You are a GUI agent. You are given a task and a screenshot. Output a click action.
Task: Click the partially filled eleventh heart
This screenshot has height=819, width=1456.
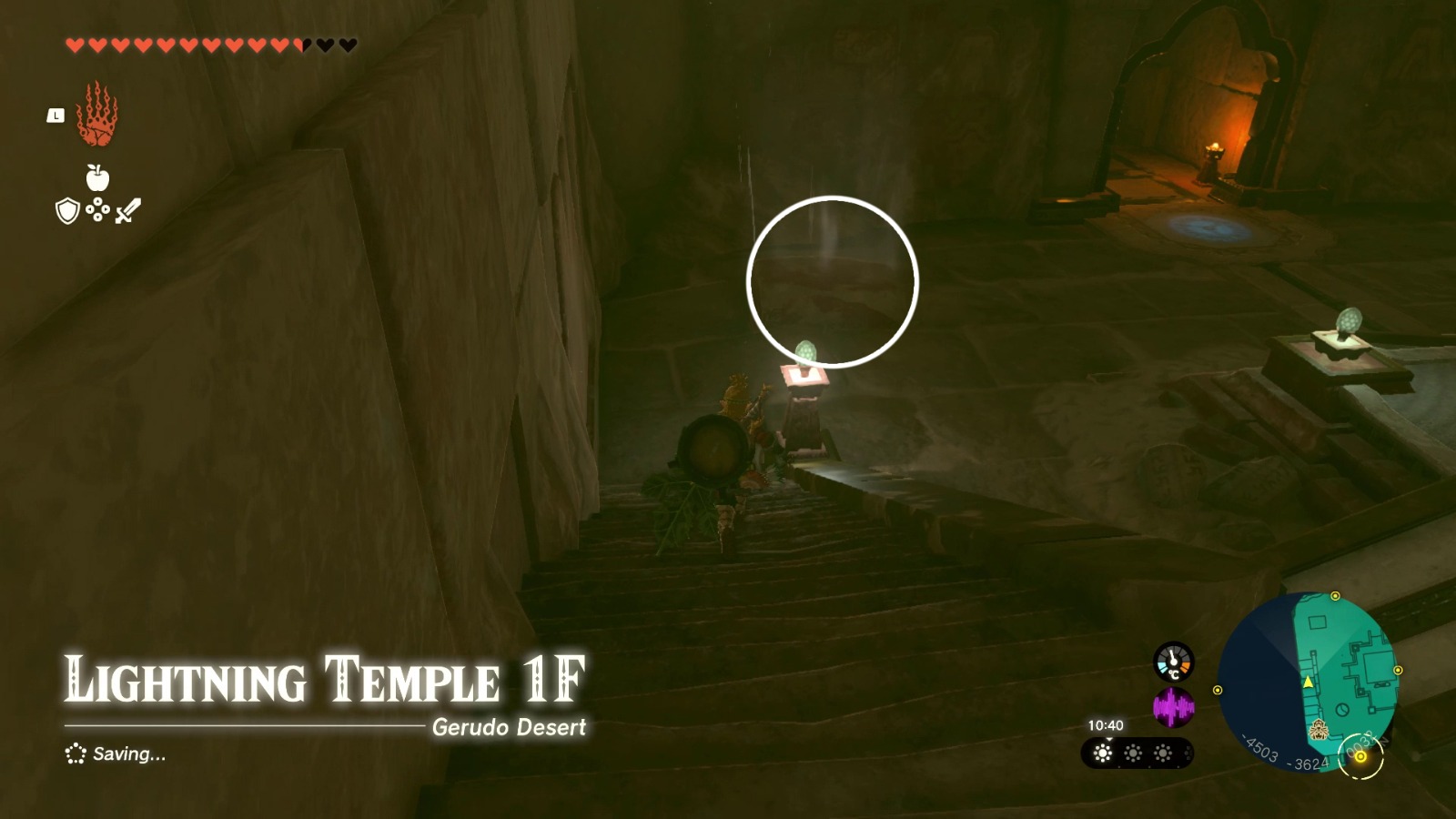pos(301,45)
